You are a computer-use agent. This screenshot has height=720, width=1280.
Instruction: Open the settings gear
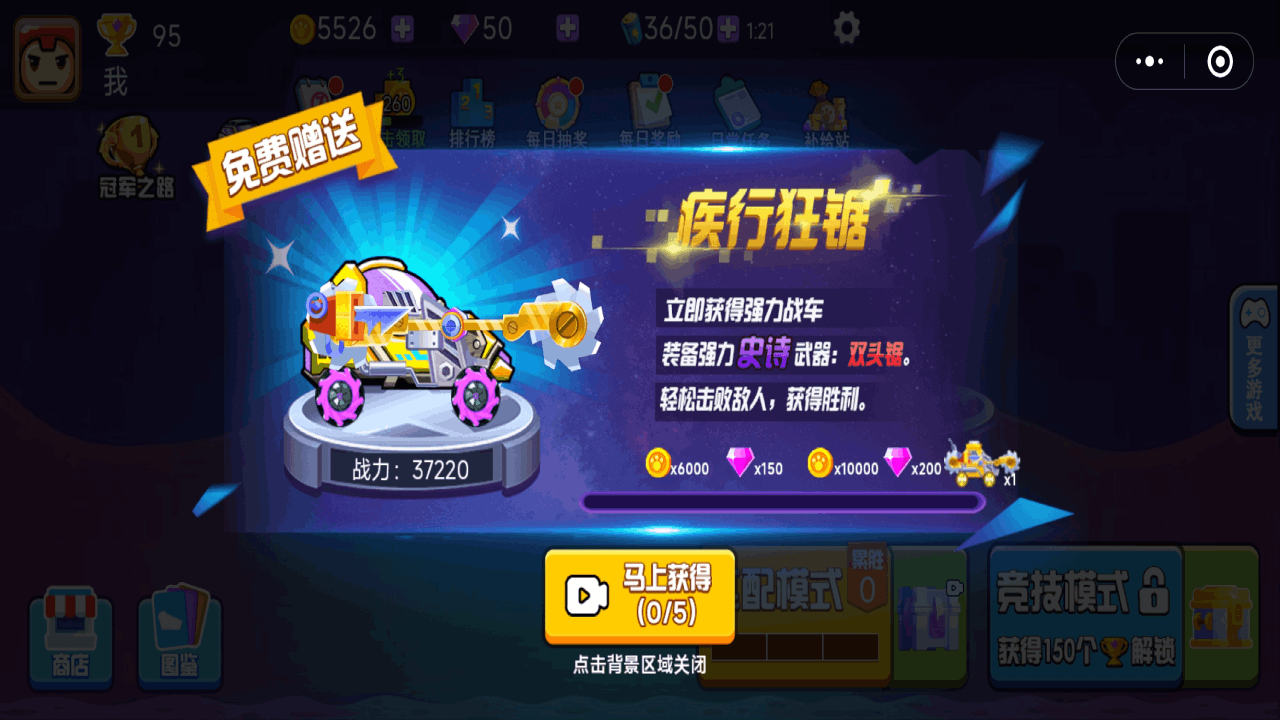click(x=845, y=29)
